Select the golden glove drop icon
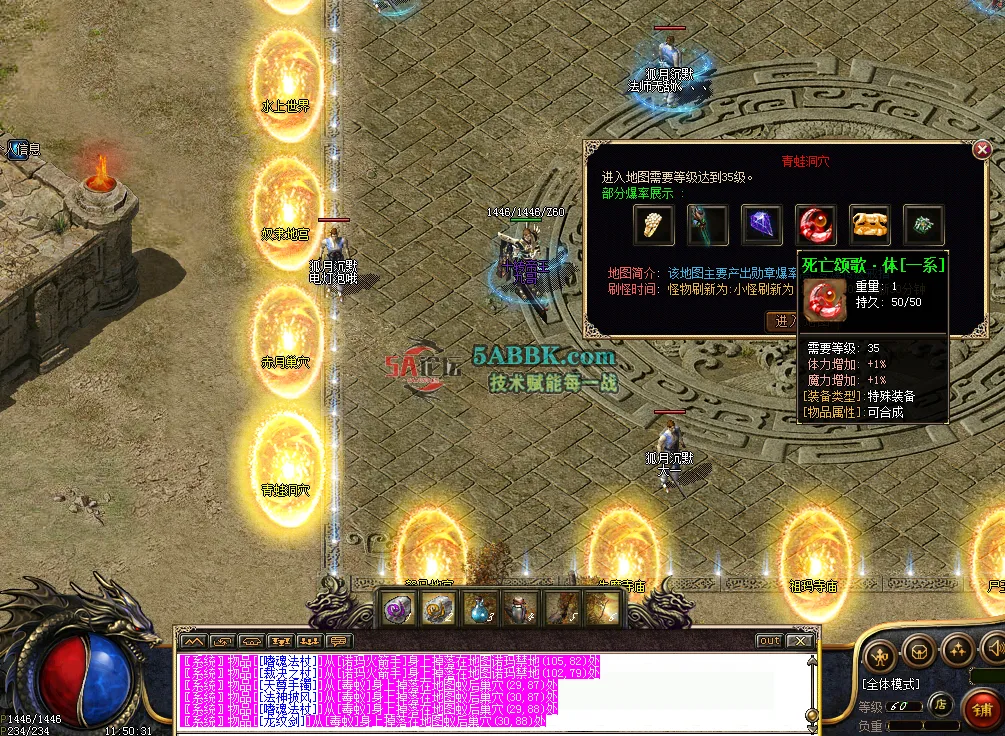Image resolution: width=1005 pixels, height=736 pixels. click(654, 225)
